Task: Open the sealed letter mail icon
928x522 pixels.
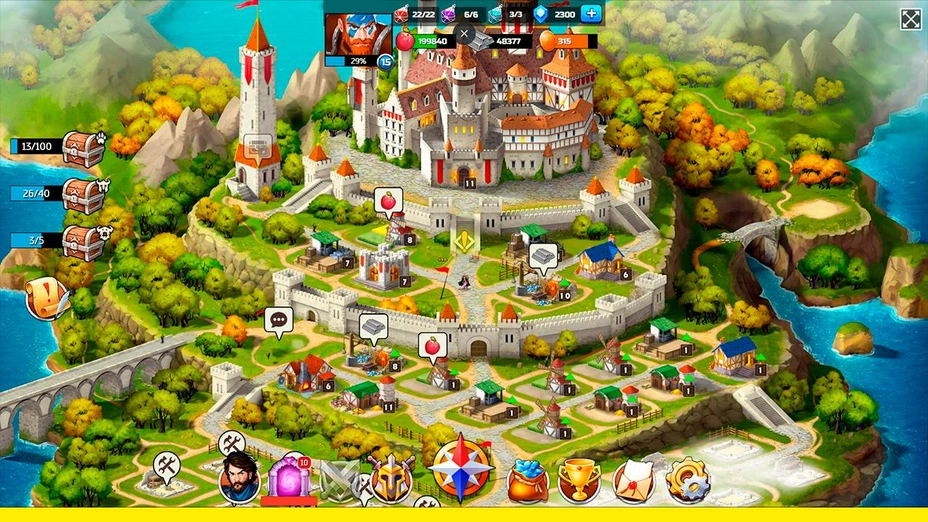Action: [x=634, y=481]
